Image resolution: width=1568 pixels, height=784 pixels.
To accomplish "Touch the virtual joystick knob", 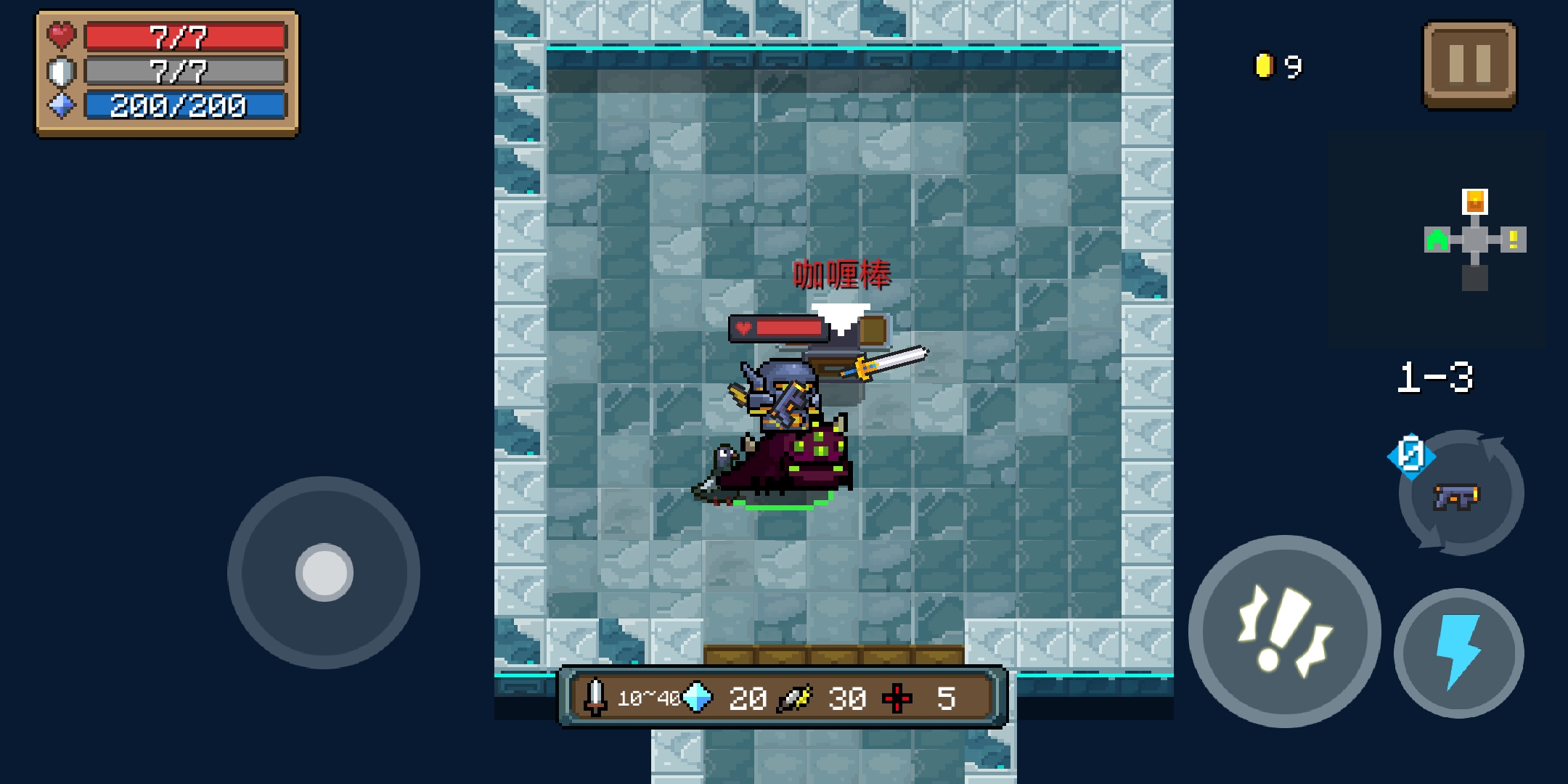I will pos(324,572).
